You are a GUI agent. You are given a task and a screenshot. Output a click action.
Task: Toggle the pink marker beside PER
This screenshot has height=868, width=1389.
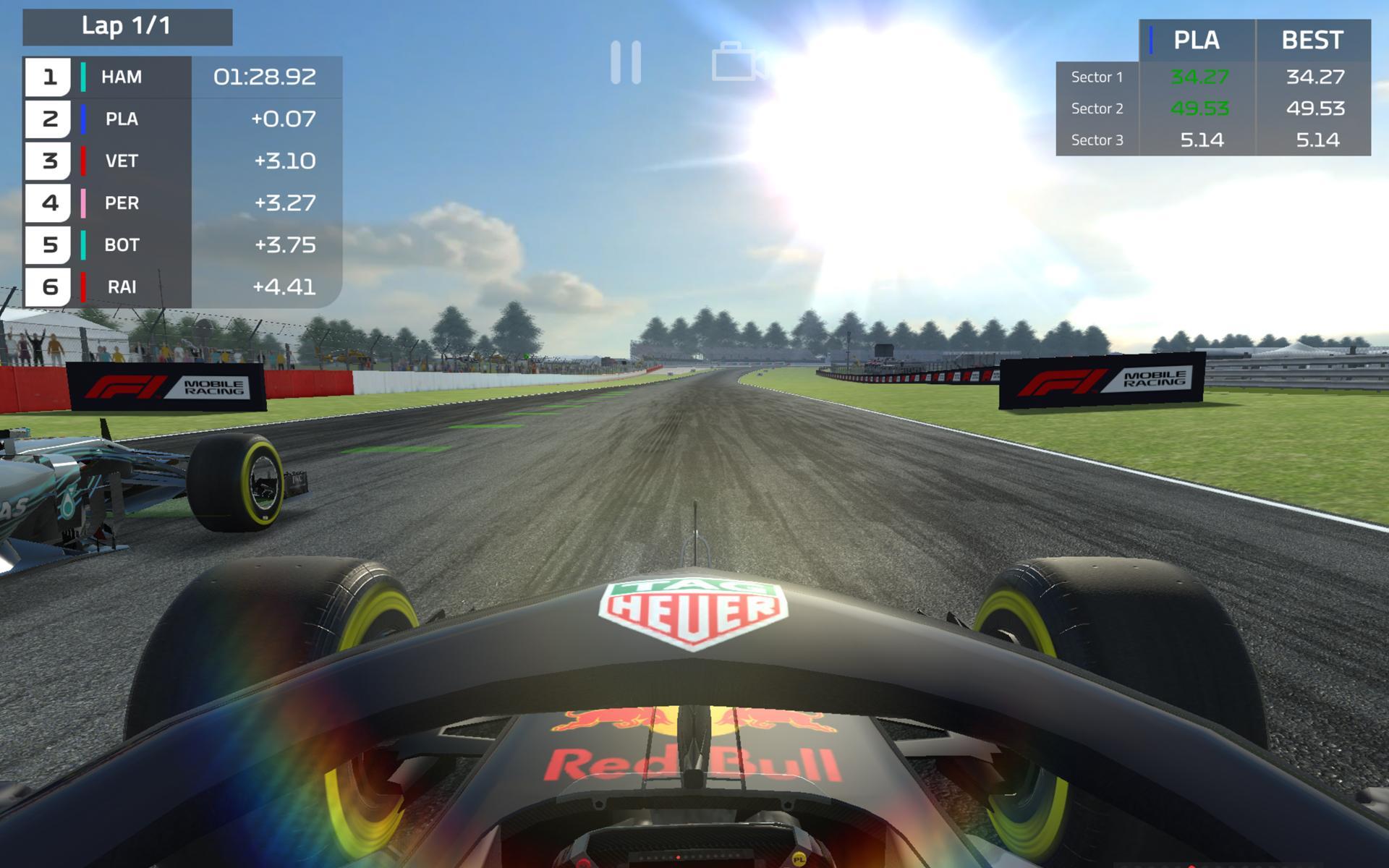point(85,203)
